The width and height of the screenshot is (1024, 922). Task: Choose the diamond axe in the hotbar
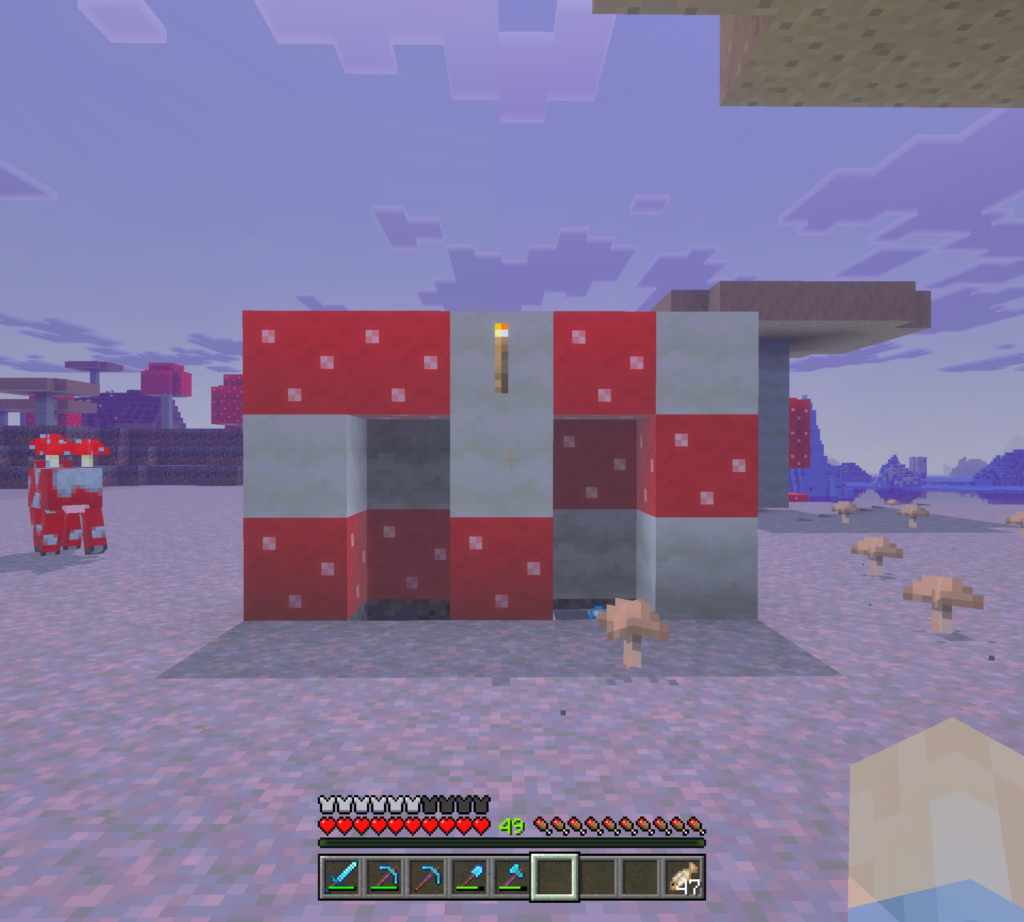(x=512, y=877)
